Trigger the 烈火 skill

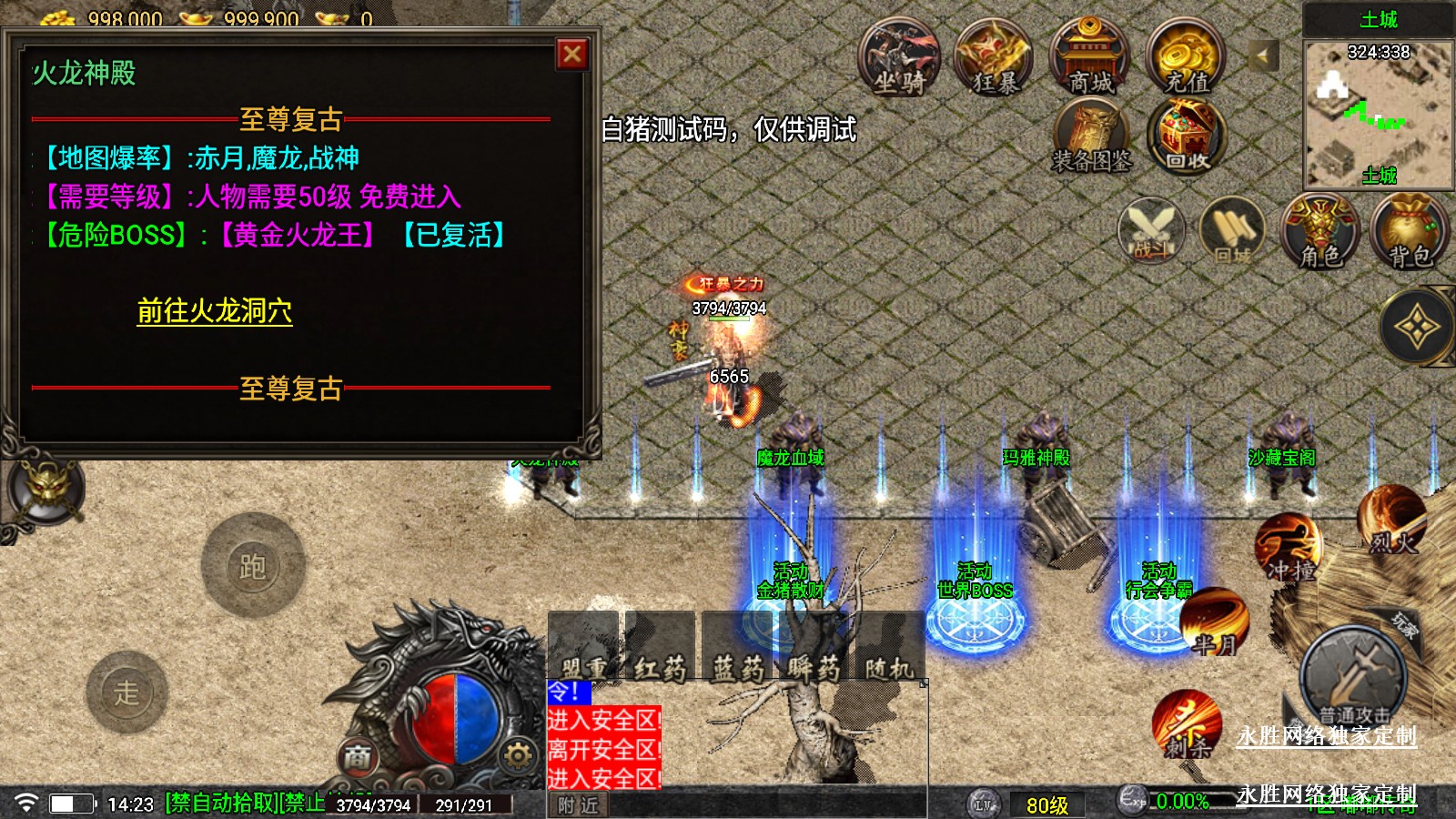tap(1391, 521)
